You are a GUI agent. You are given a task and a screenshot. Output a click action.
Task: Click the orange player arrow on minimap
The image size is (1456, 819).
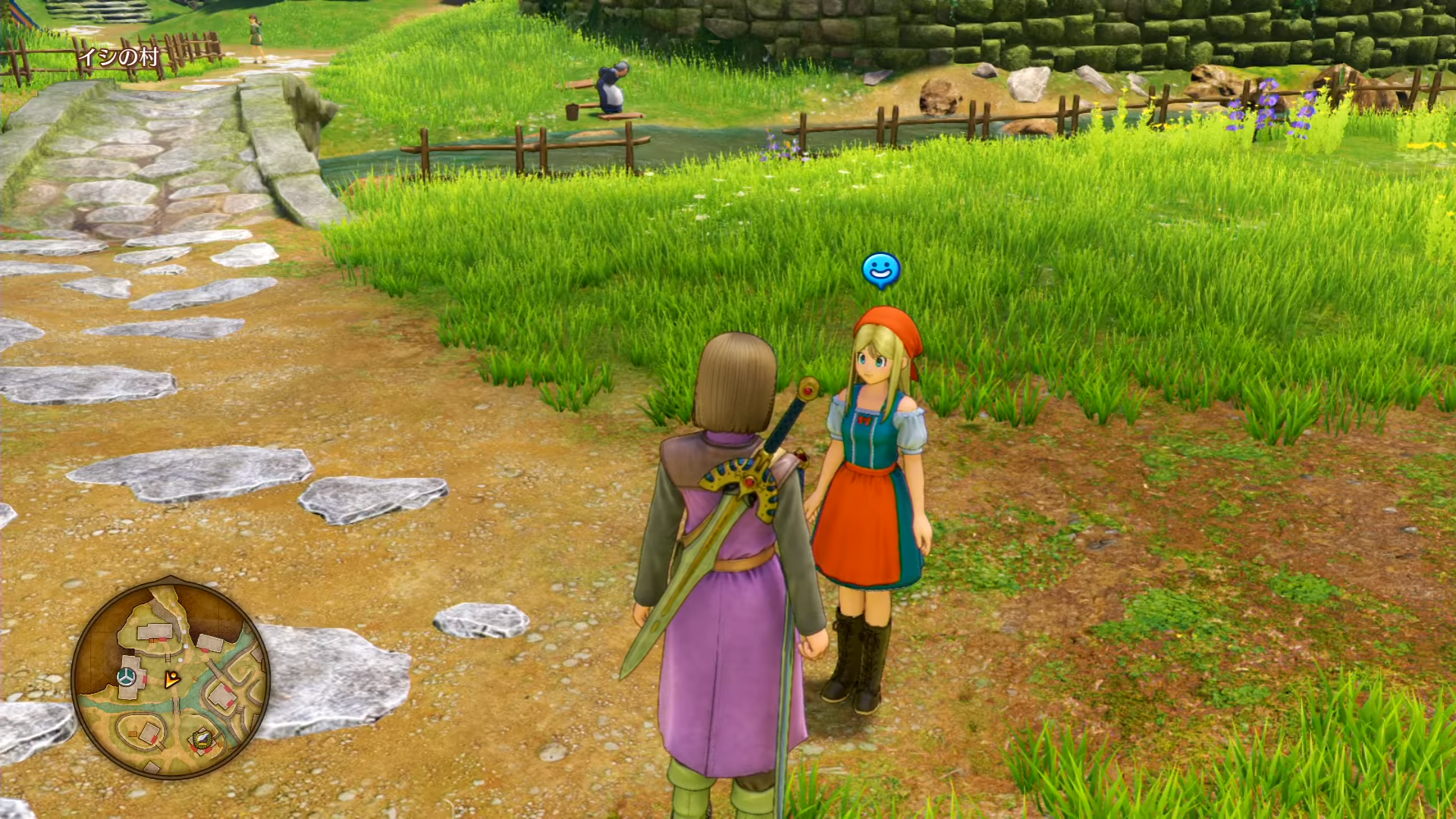pyautogui.click(x=173, y=679)
